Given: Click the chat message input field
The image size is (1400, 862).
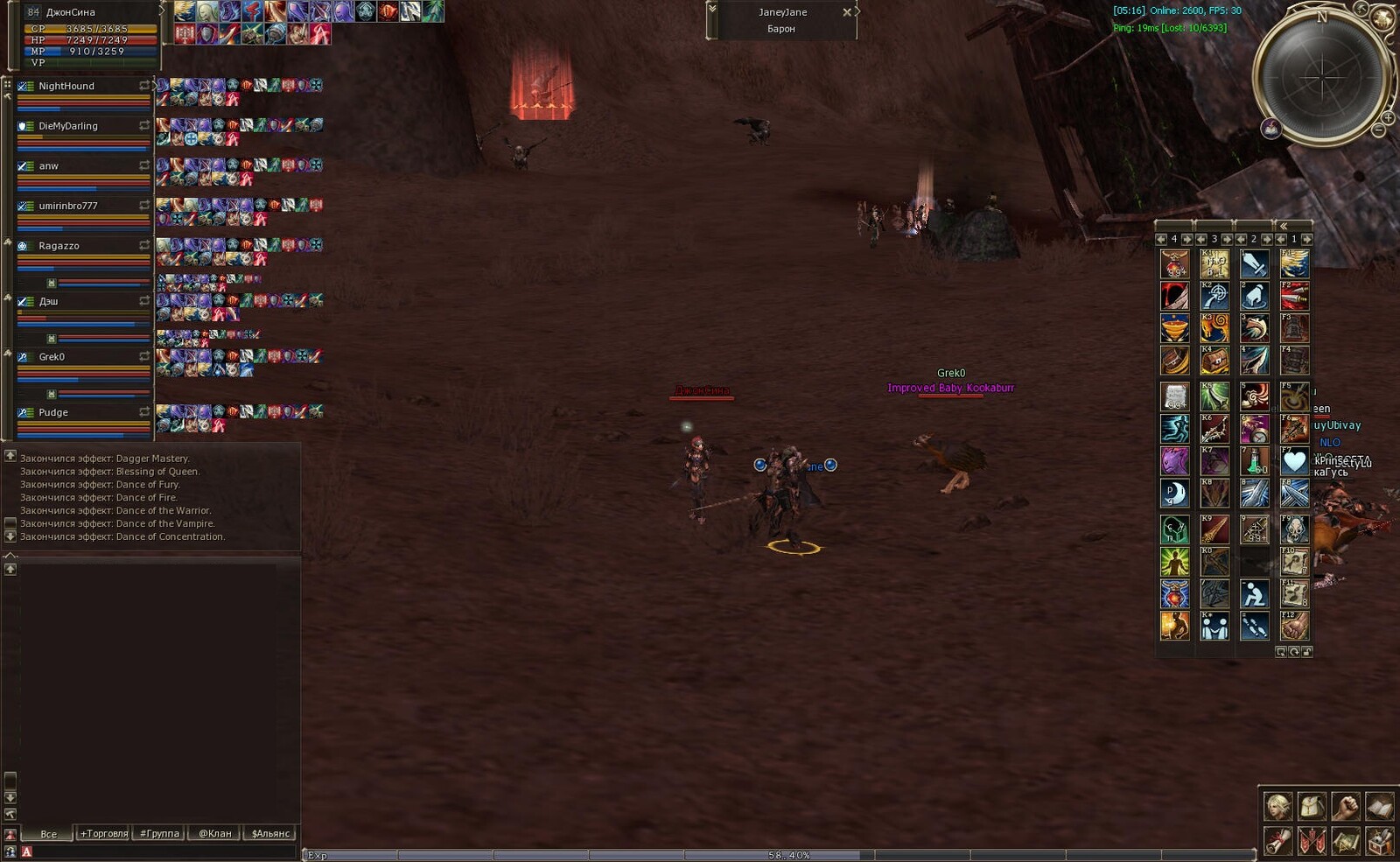Looking at the screenshot, I should point(157,851).
